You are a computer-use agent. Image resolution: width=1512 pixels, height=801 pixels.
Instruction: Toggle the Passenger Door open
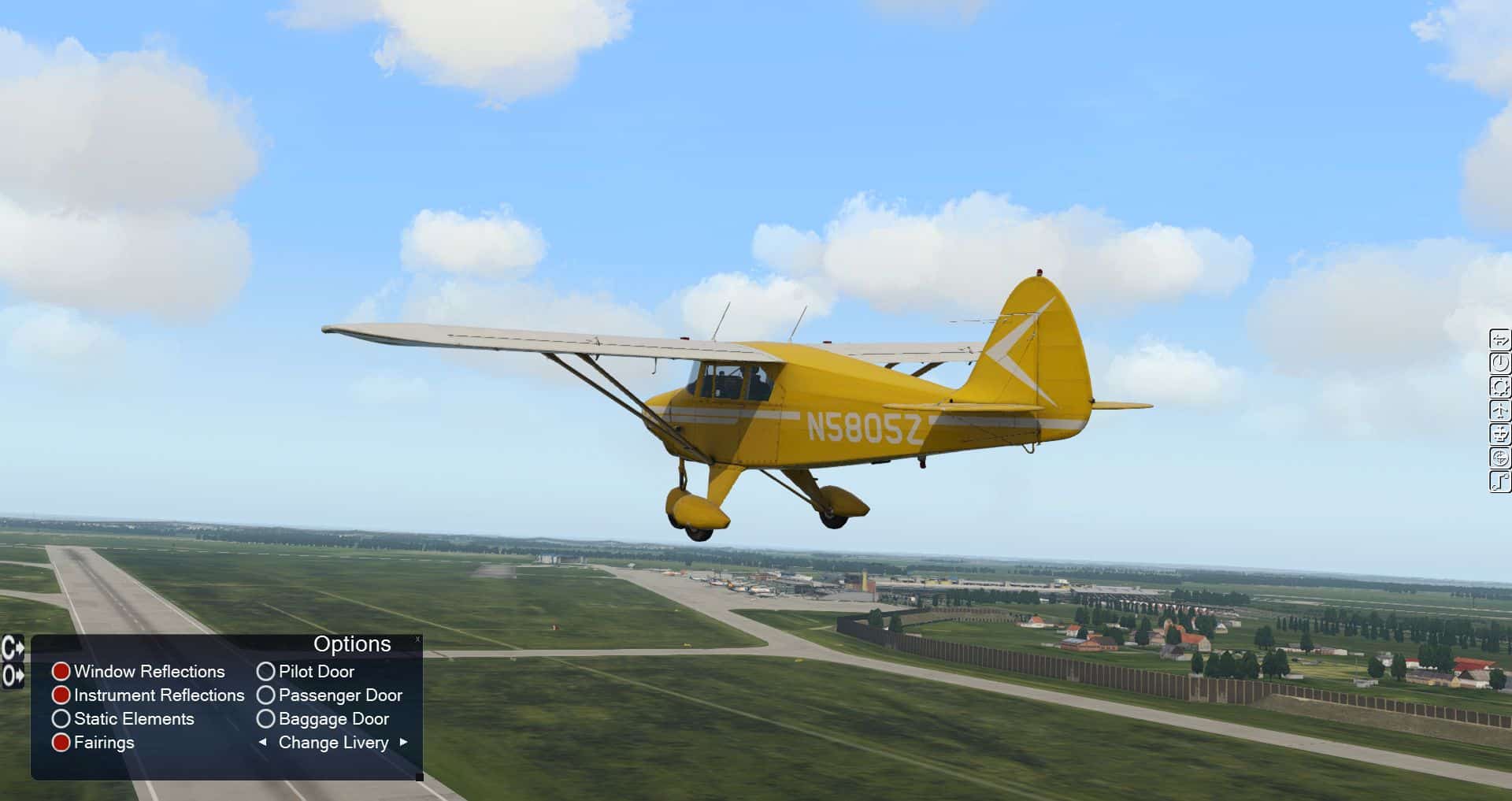[x=266, y=695]
